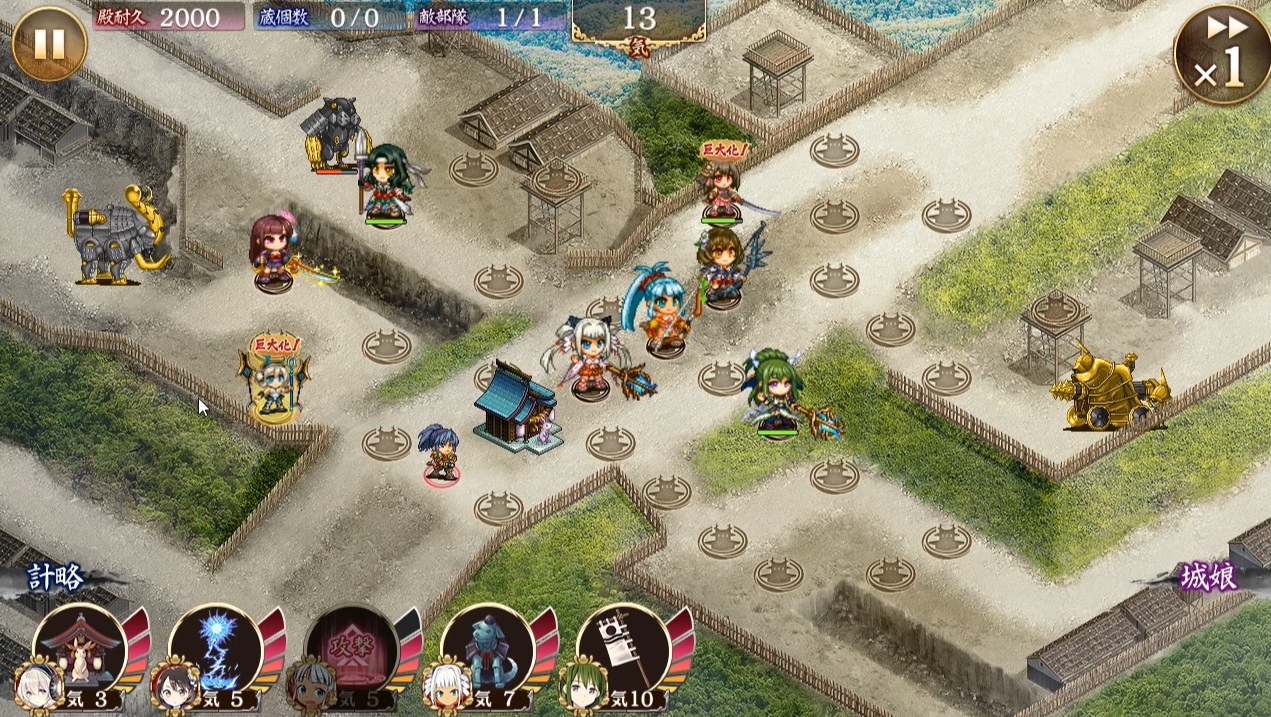This screenshot has width=1271, height=717.
Task: Toggle the ×1 battle speed button
Action: pyautogui.click(x=1222, y=55)
